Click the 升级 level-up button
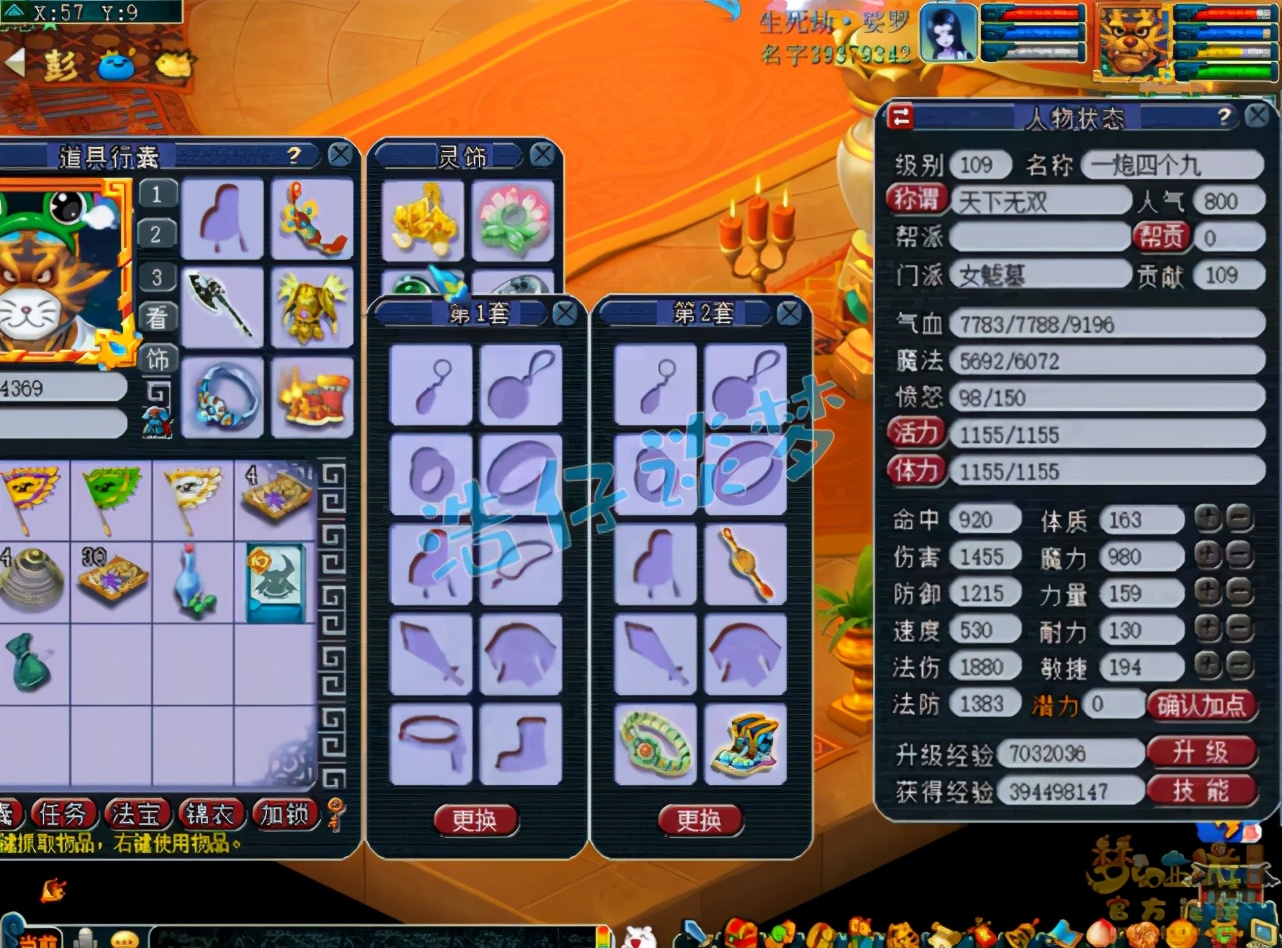Screen dimensions: 1282x948 [x=1201, y=752]
